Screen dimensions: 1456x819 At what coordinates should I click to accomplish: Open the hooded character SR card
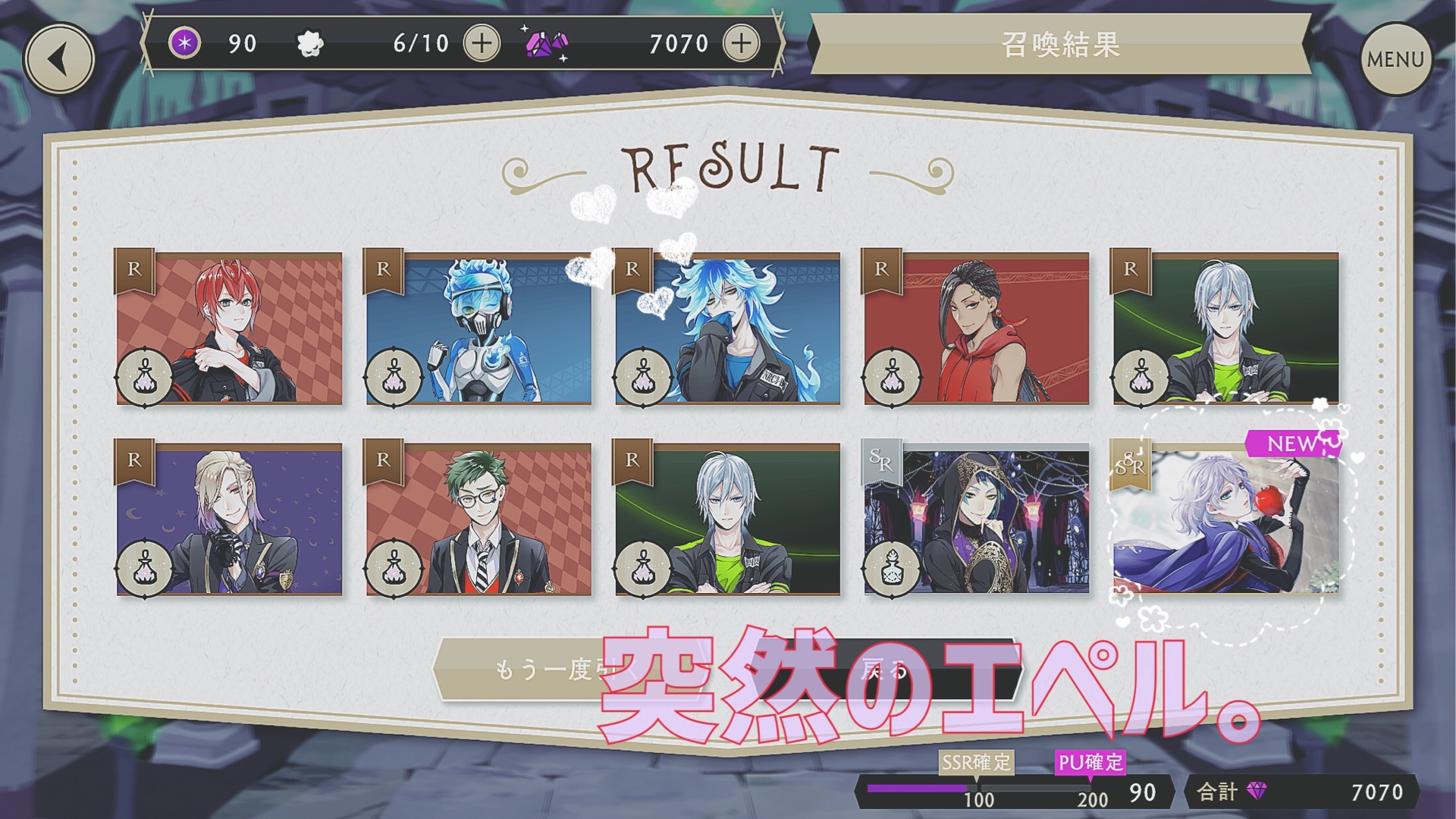(x=977, y=519)
